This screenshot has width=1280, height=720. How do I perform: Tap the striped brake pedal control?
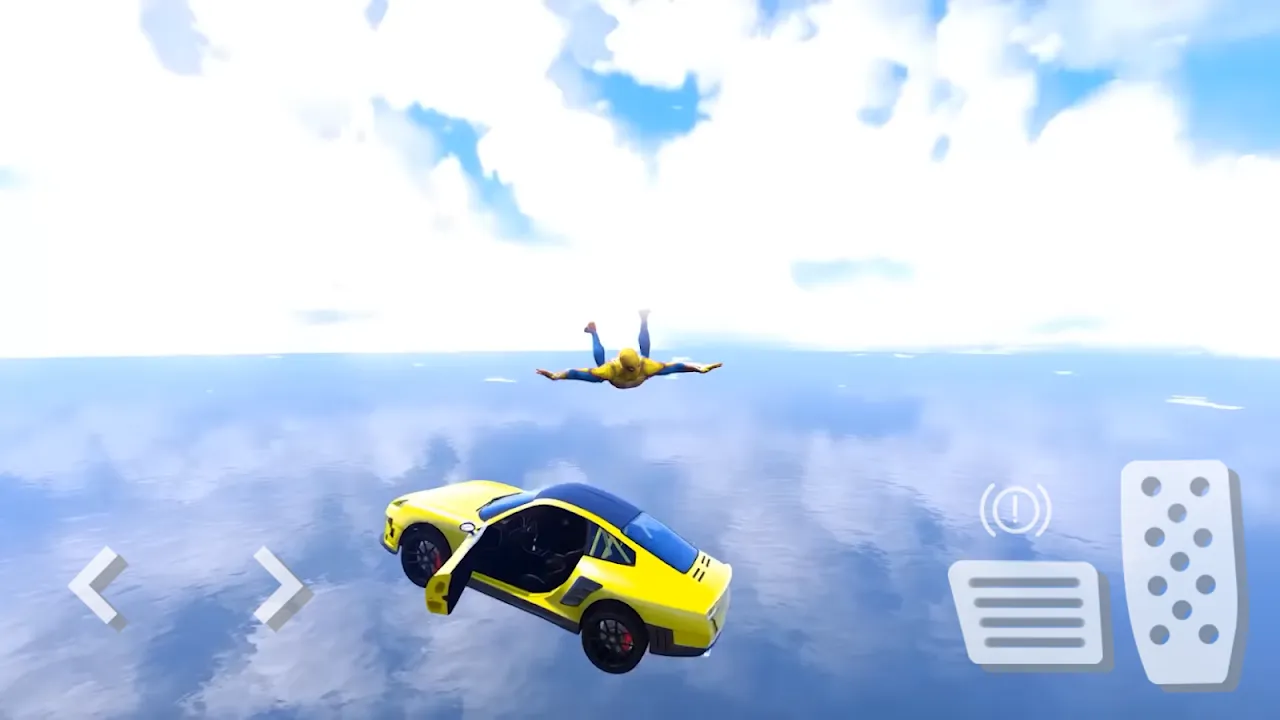pyautogui.click(x=1025, y=610)
